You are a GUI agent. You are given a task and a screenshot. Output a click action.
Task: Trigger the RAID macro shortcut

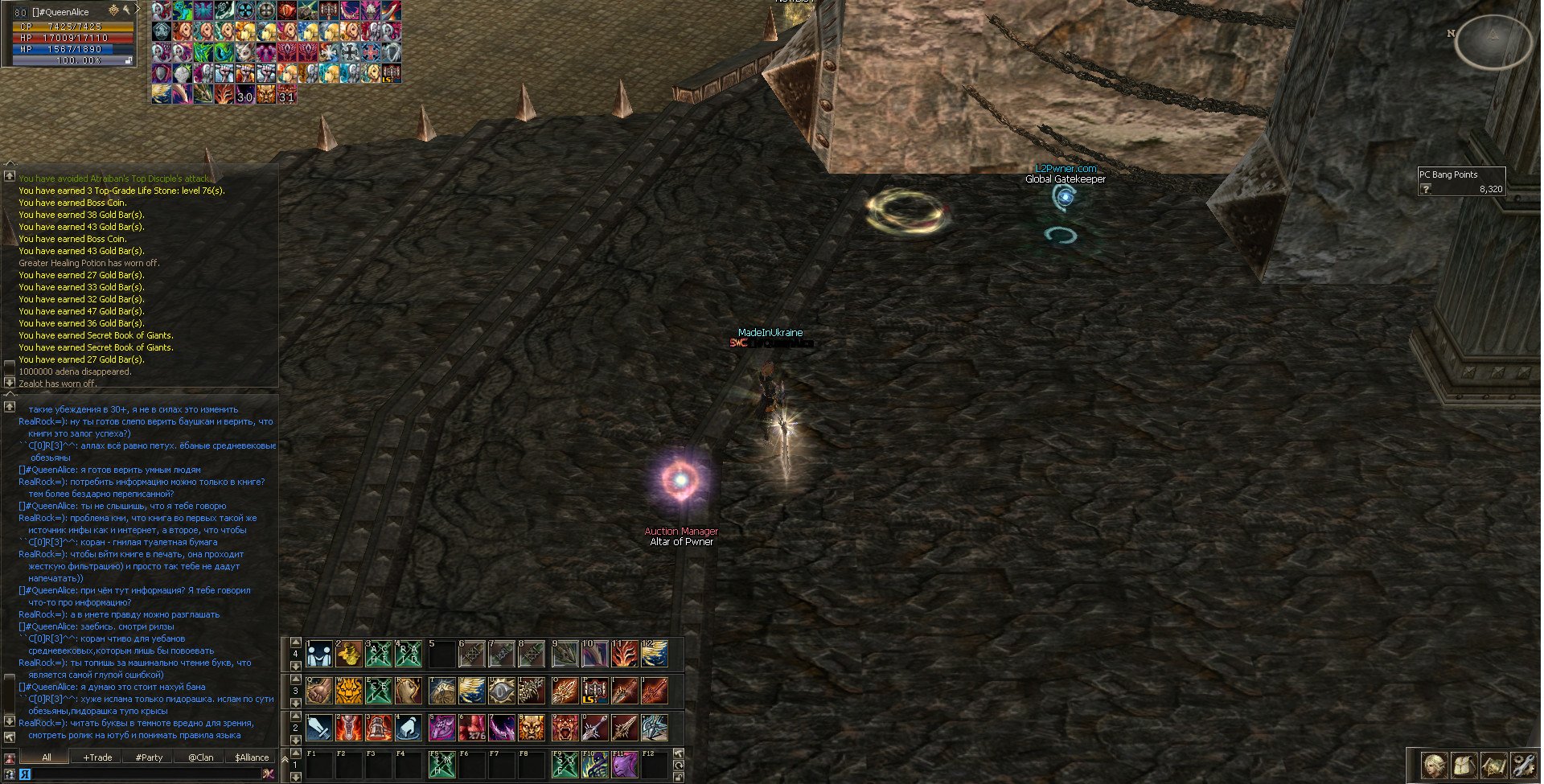409,654
